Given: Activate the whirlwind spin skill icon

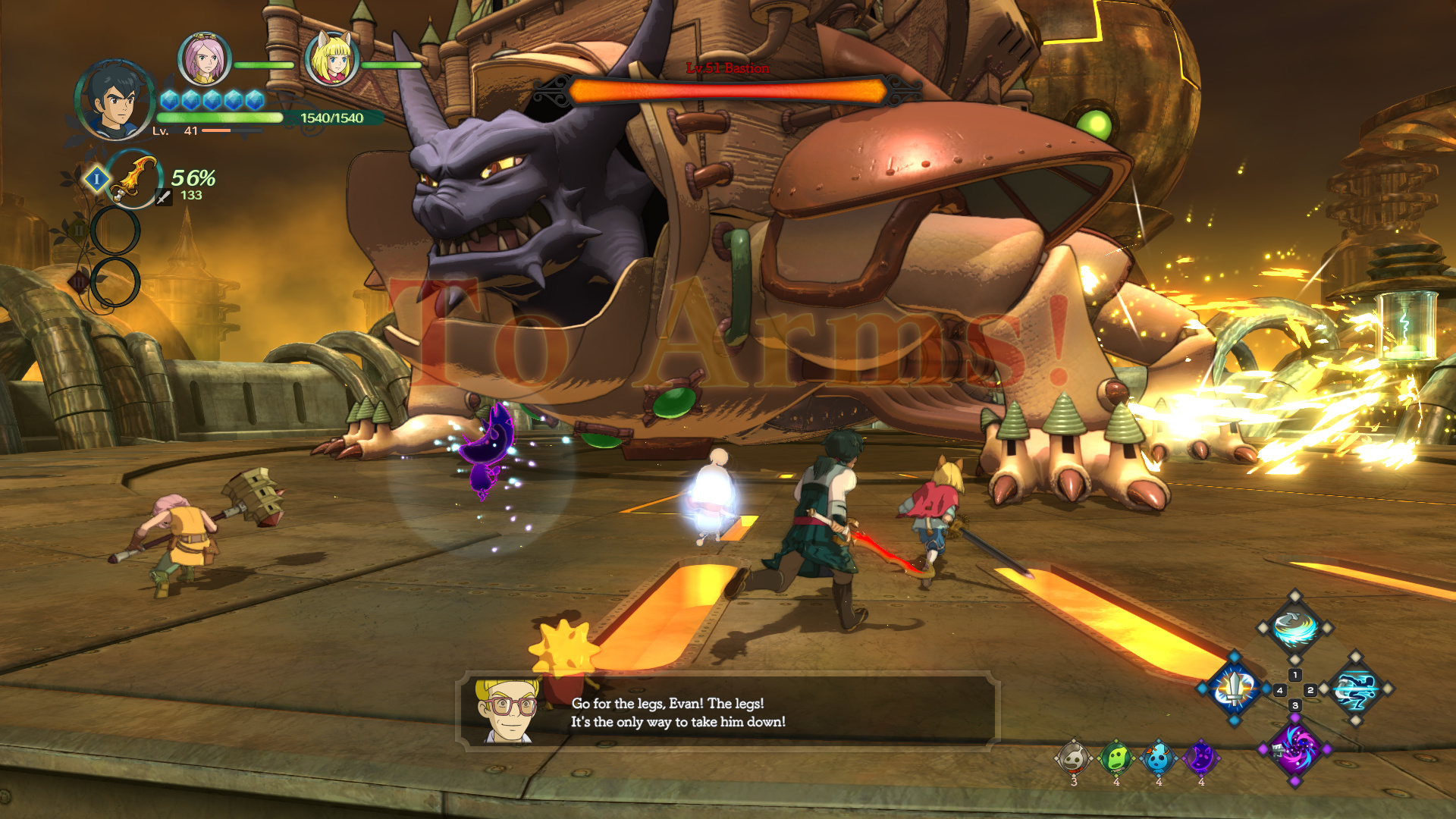Looking at the screenshot, I should click(x=1294, y=628).
